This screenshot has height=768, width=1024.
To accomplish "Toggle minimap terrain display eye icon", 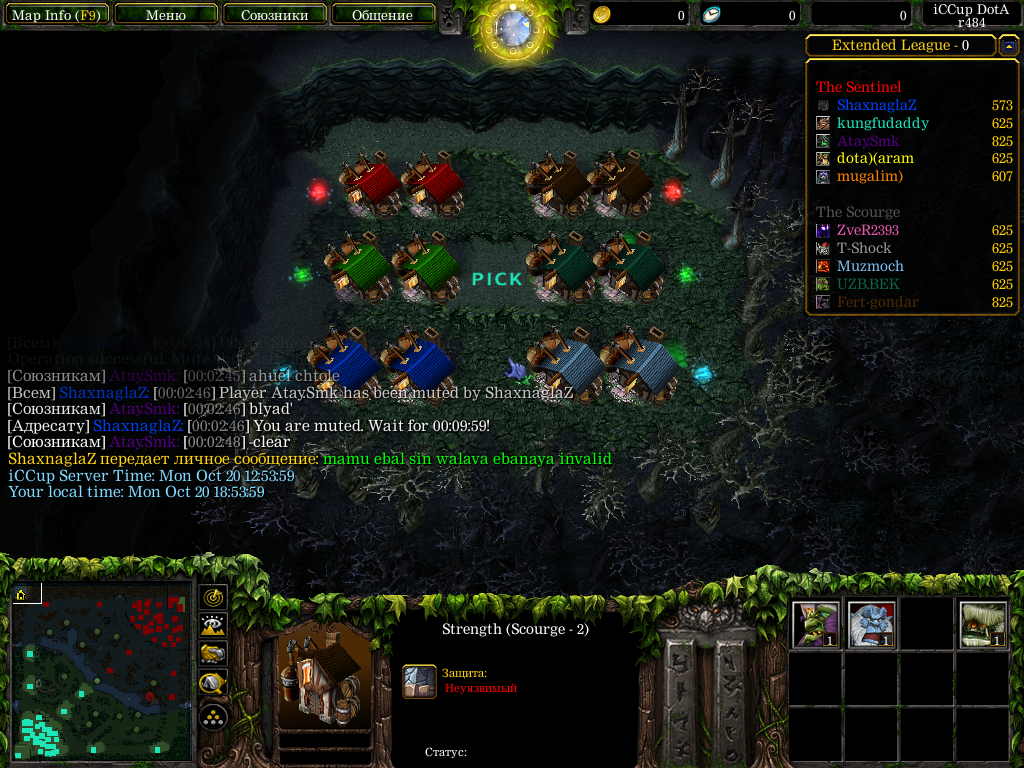I will pos(214,626).
